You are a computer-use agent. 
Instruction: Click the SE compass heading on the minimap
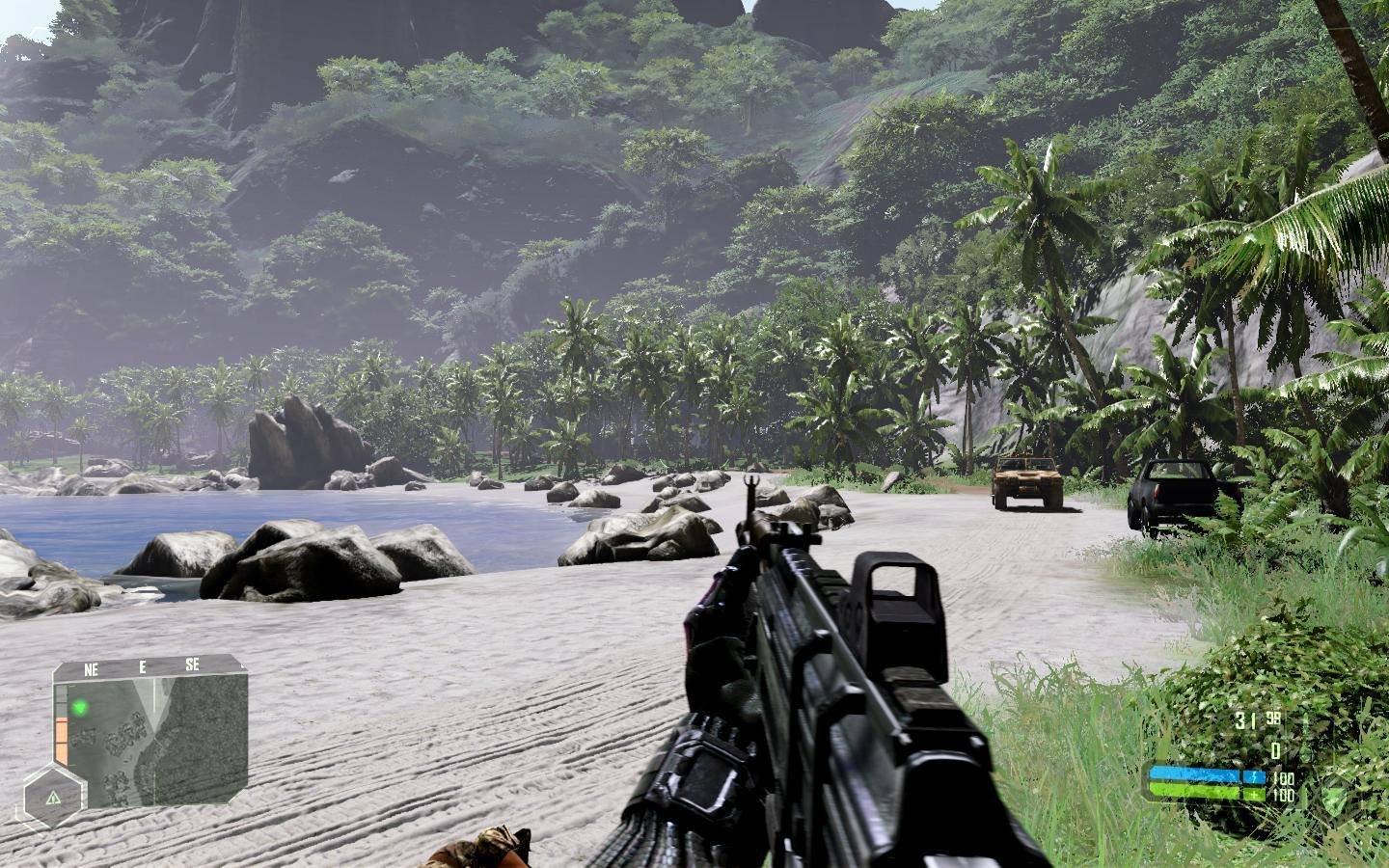pyautogui.click(x=193, y=665)
